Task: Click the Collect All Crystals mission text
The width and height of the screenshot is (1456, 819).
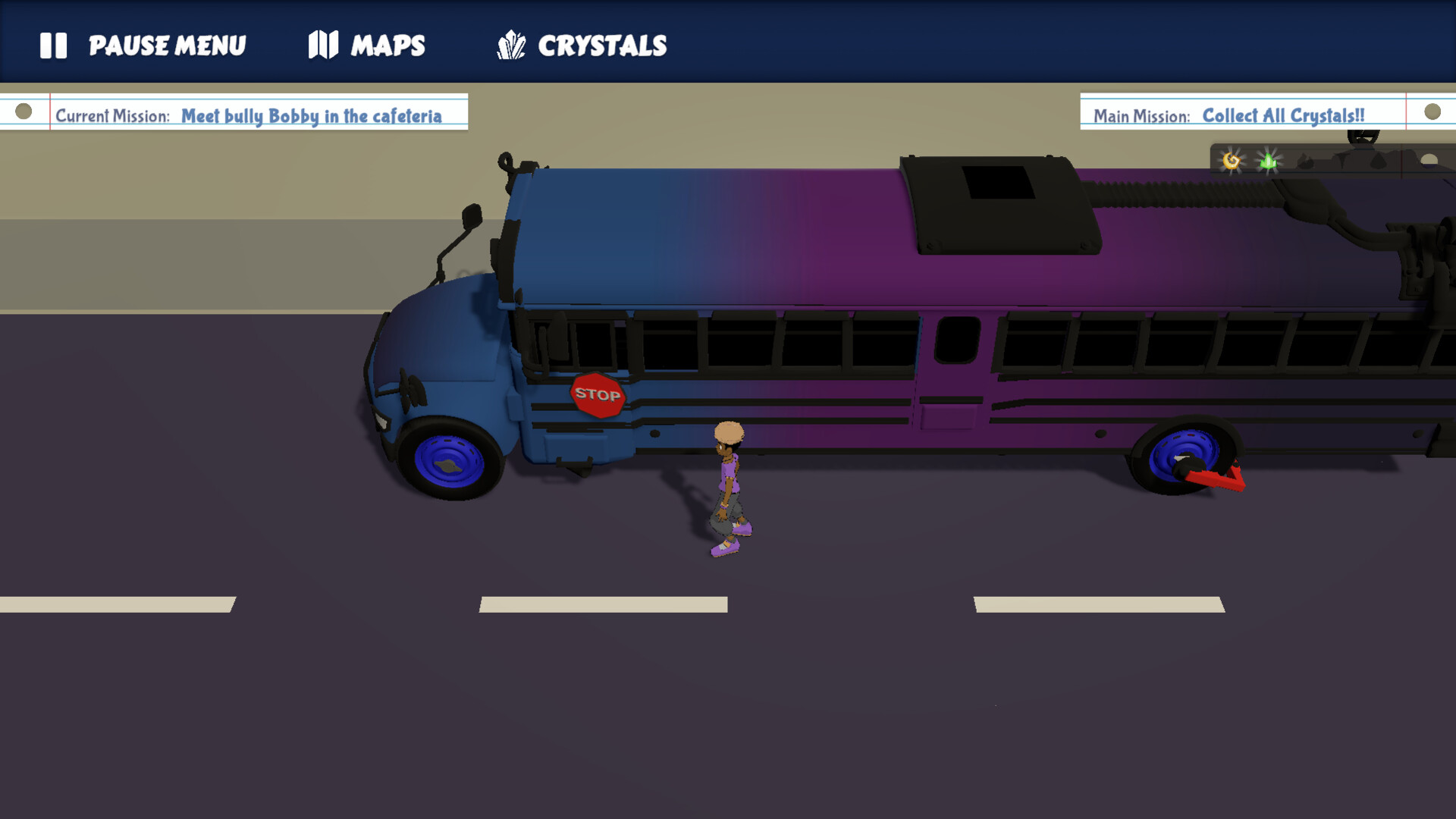Action: (1282, 115)
